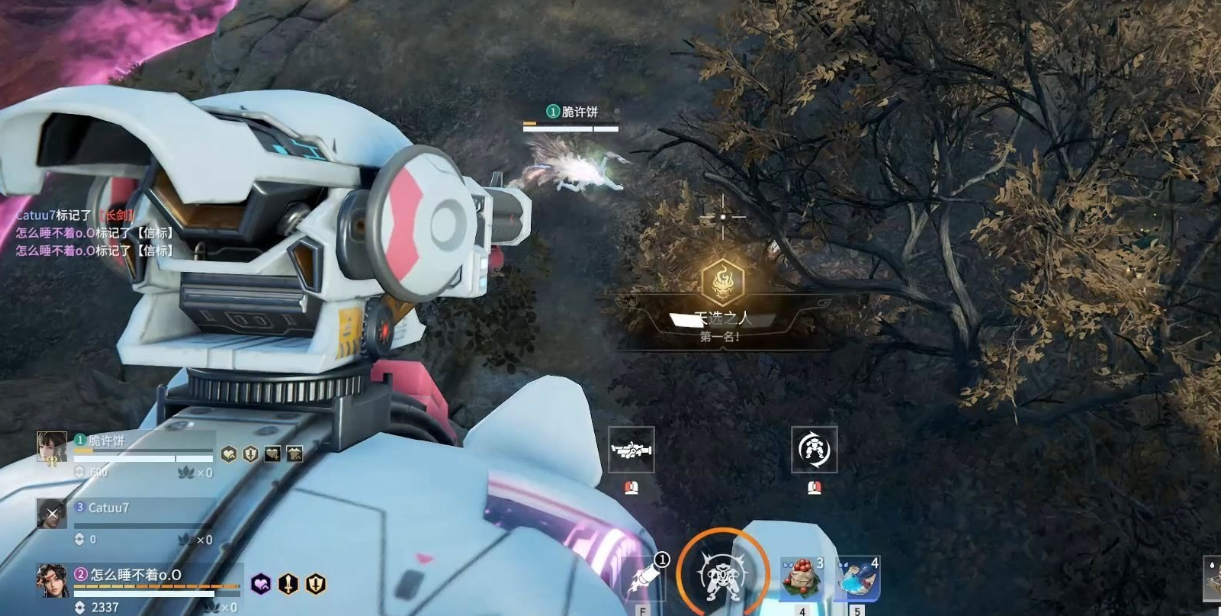Use the blue potion consumable slot
The width and height of the screenshot is (1221, 616).
(x=858, y=578)
